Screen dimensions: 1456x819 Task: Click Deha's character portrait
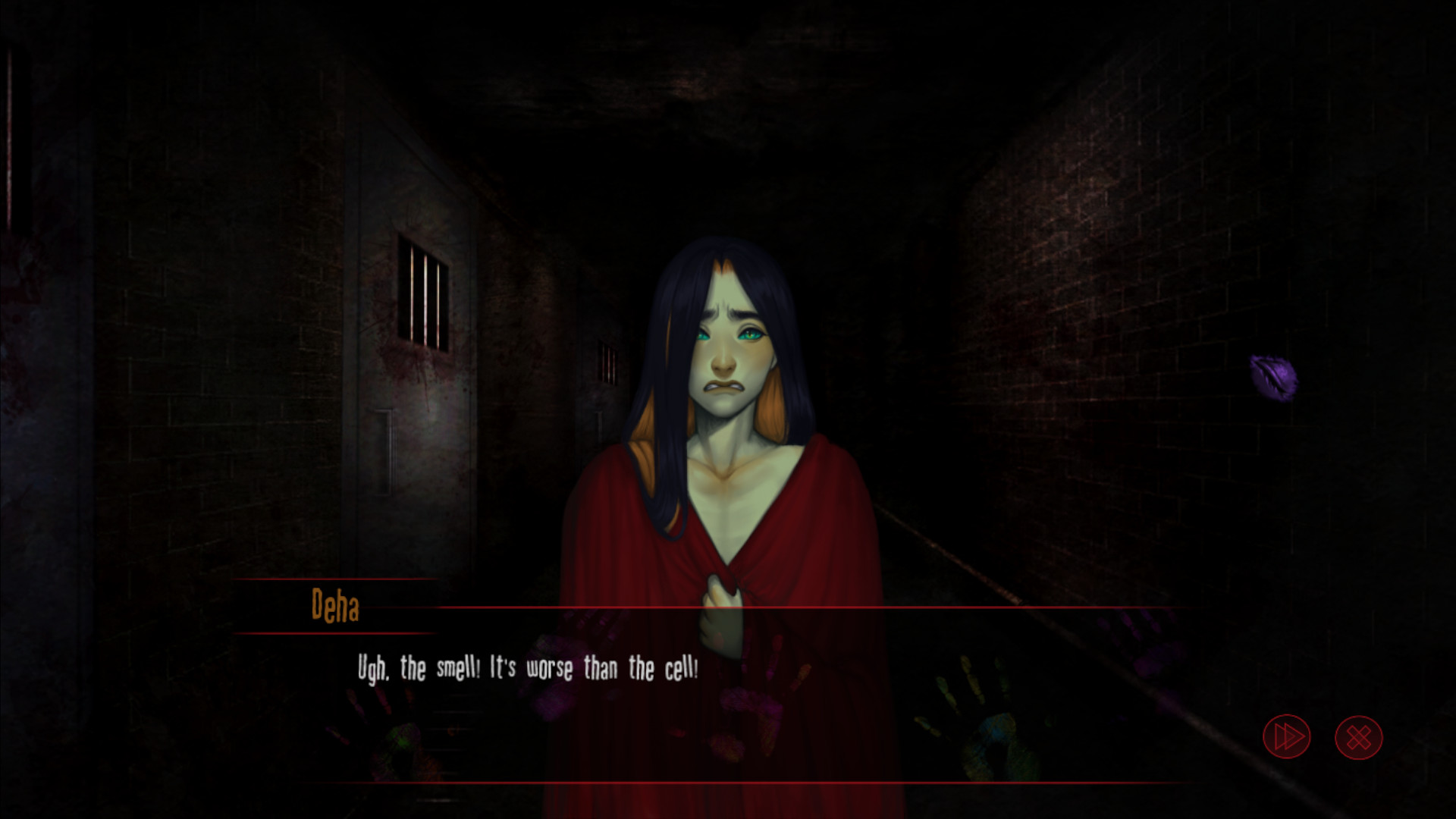pos(724,379)
